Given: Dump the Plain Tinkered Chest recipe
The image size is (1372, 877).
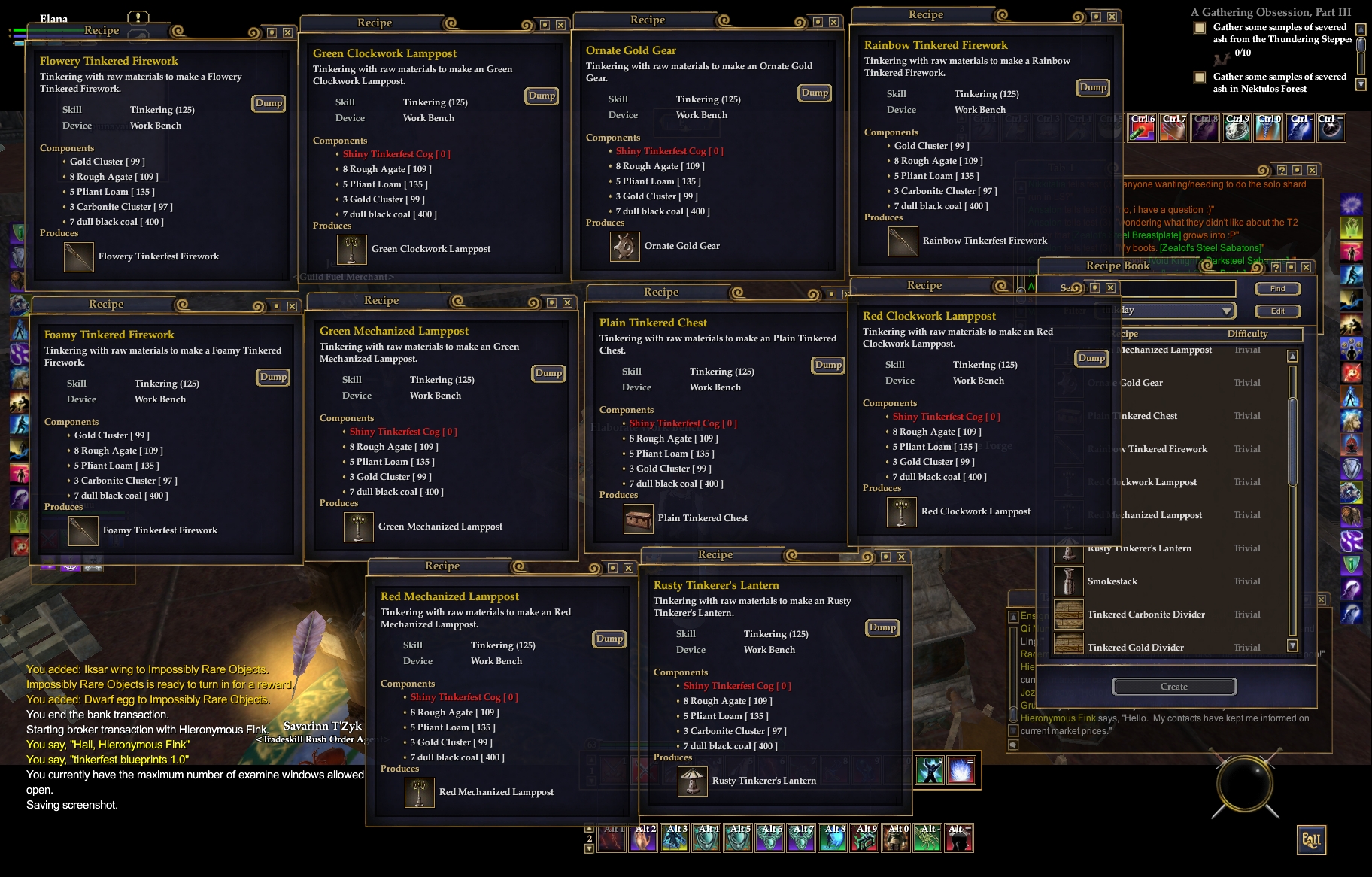Looking at the screenshot, I should click(828, 365).
